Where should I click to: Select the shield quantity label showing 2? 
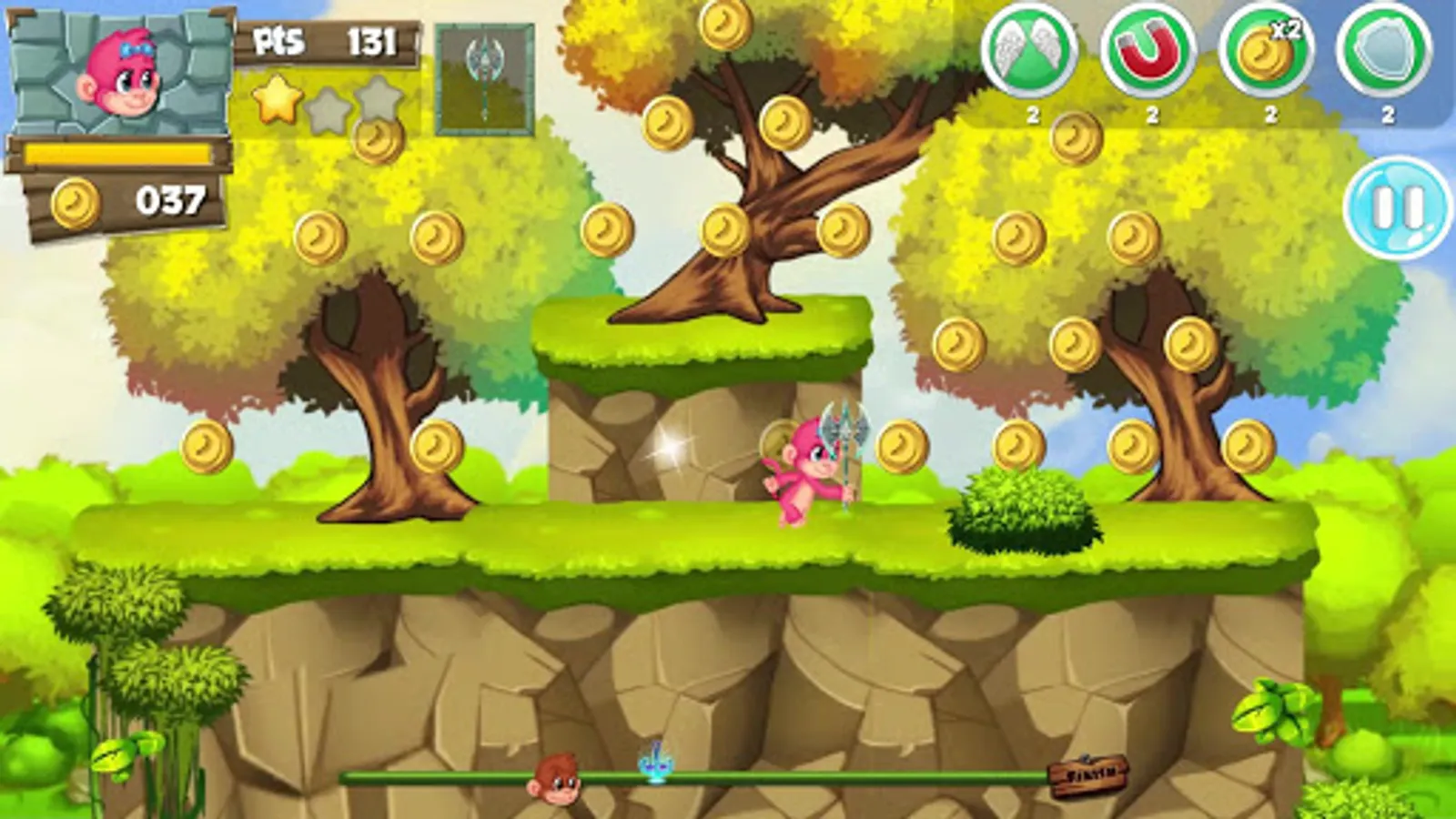(x=1386, y=115)
